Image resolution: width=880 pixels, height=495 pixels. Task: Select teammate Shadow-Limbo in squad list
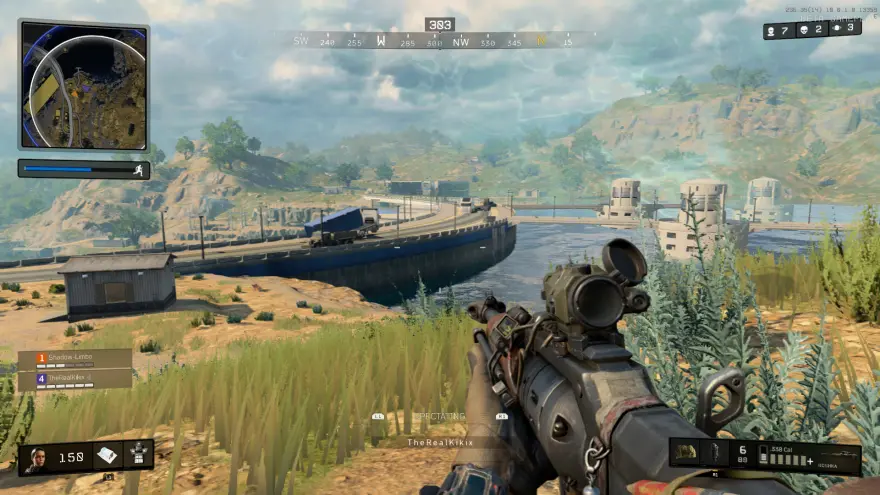click(x=75, y=359)
